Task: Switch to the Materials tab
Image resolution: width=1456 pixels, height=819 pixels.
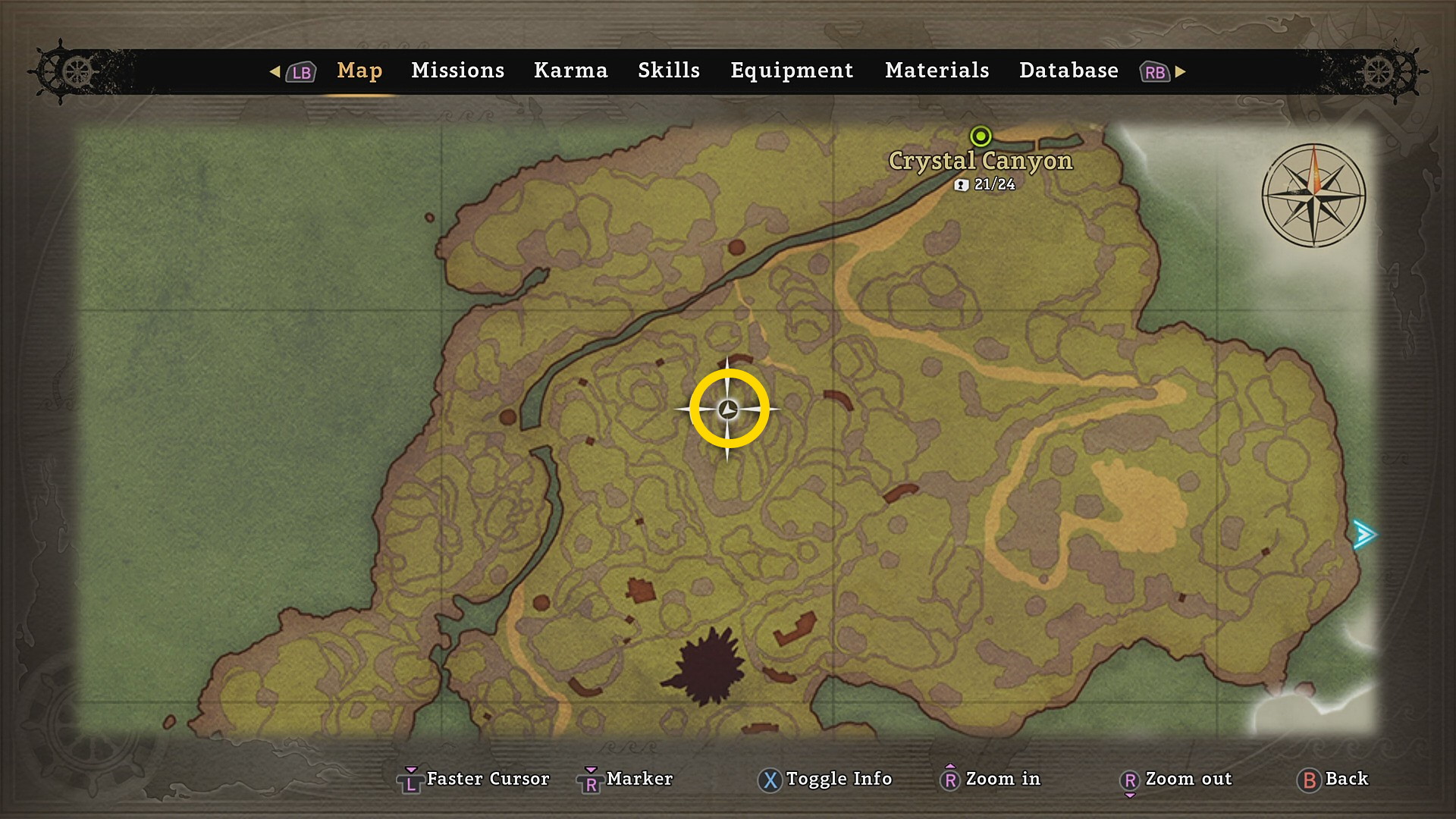Action: pos(937,71)
